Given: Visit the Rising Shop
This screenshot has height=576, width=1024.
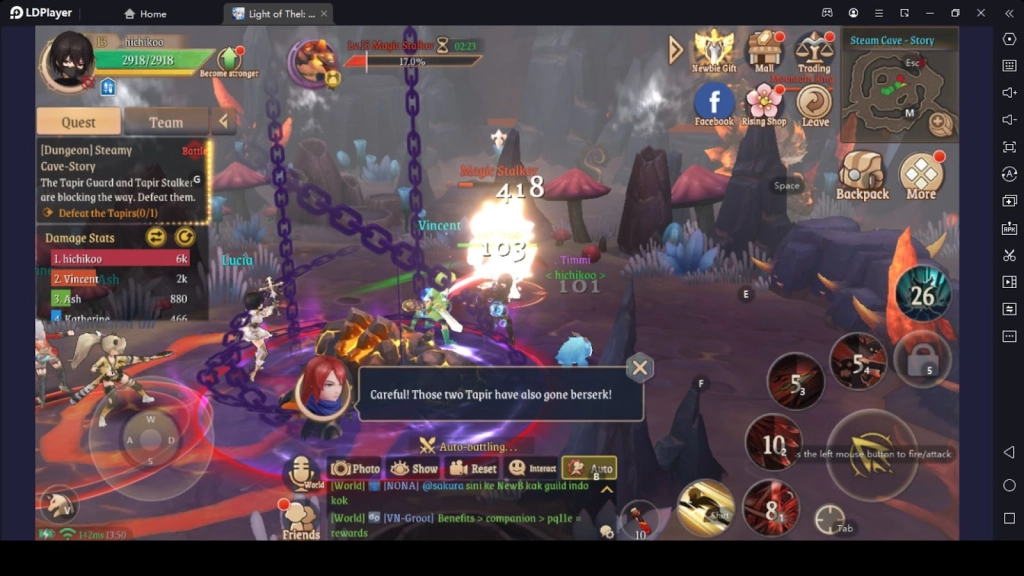Looking at the screenshot, I should click(x=764, y=103).
